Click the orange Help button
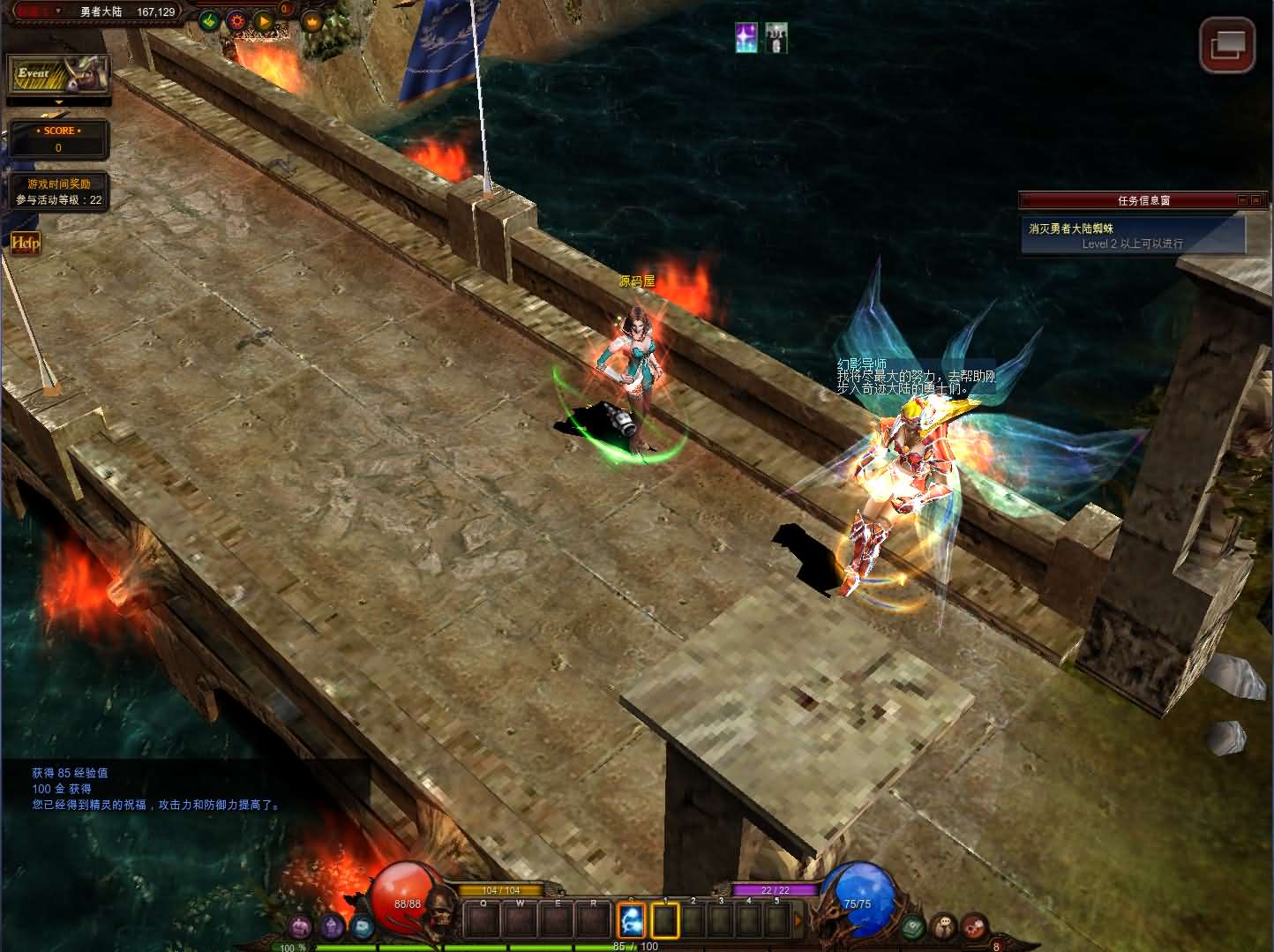This screenshot has height=952, width=1274. (x=25, y=244)
